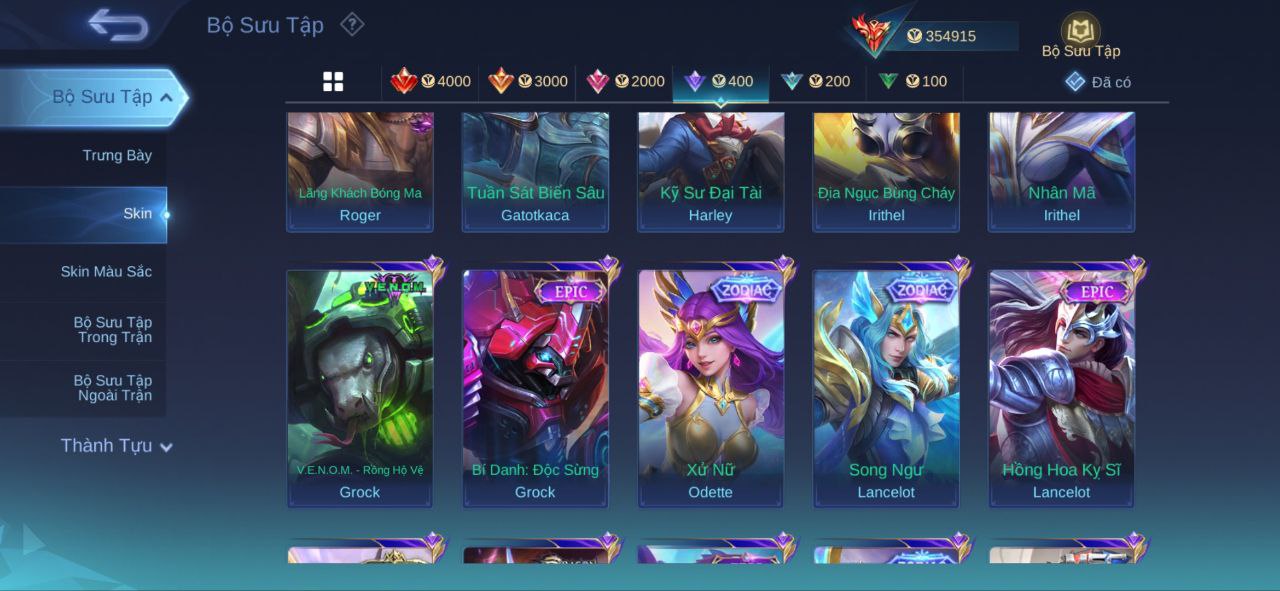Show all skins with grid filter

point(333,82)
